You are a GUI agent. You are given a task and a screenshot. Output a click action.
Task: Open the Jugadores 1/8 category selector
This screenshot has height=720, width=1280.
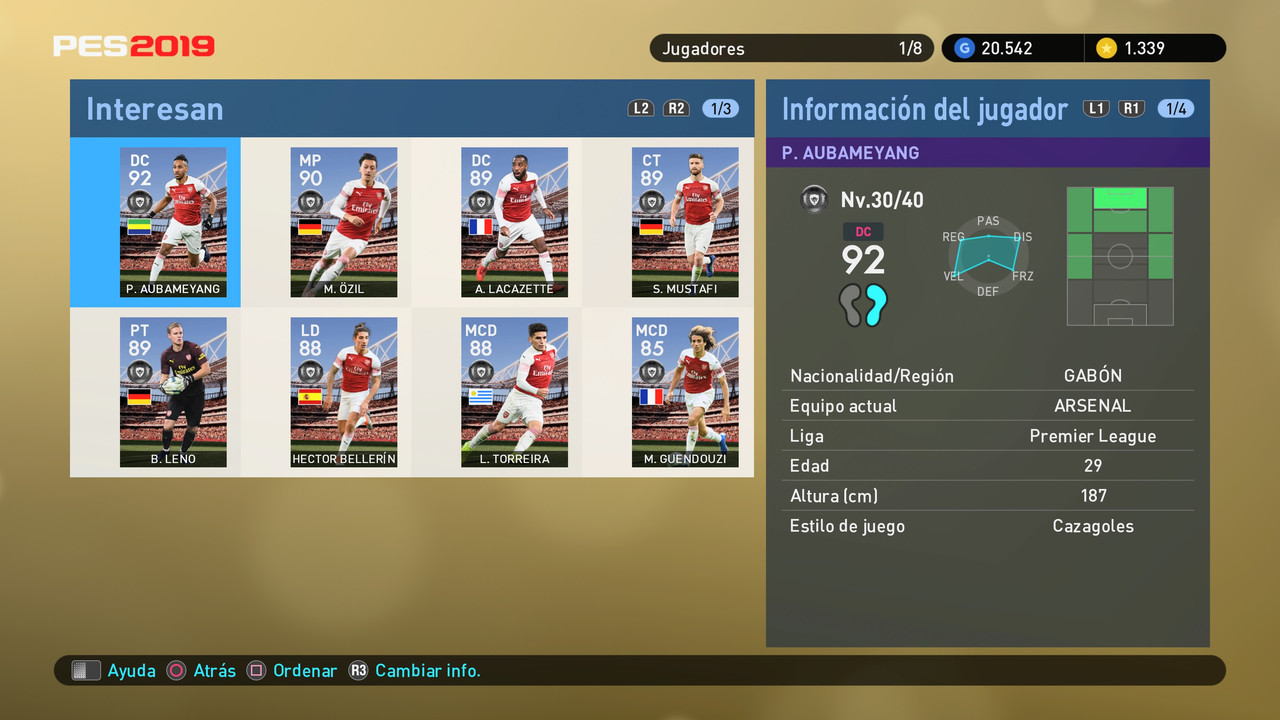(x=791, y=47)
